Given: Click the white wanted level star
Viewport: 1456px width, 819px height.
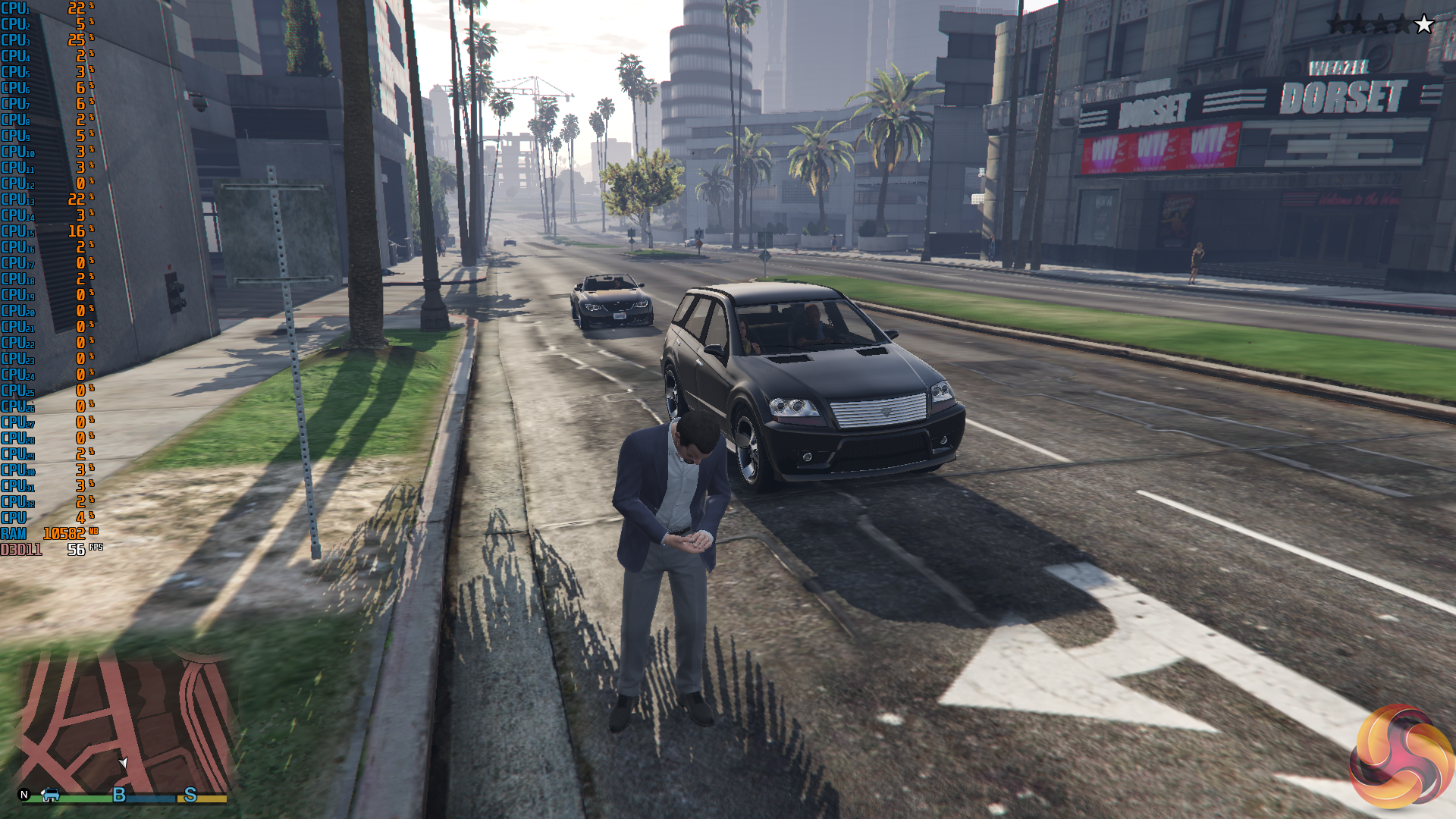Looking at the screenshot, I should point(1424,24).
